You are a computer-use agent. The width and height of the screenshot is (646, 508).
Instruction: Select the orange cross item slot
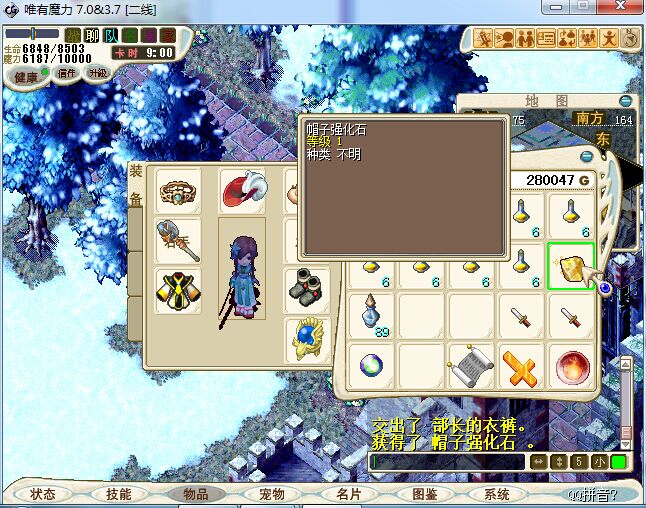(x=520, y=364)
